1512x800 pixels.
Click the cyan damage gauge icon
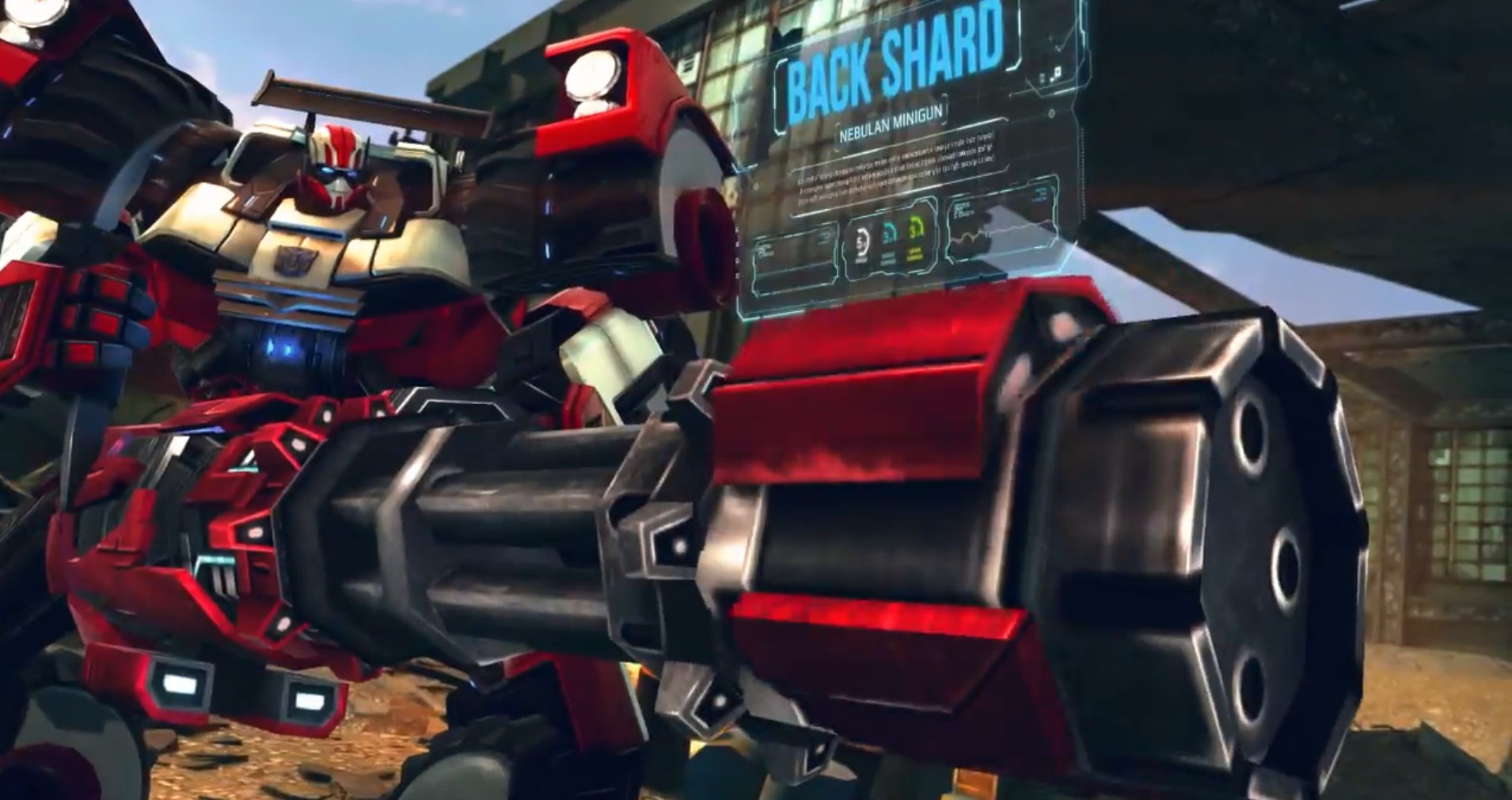pyautogui.click(x=887, y=230)
